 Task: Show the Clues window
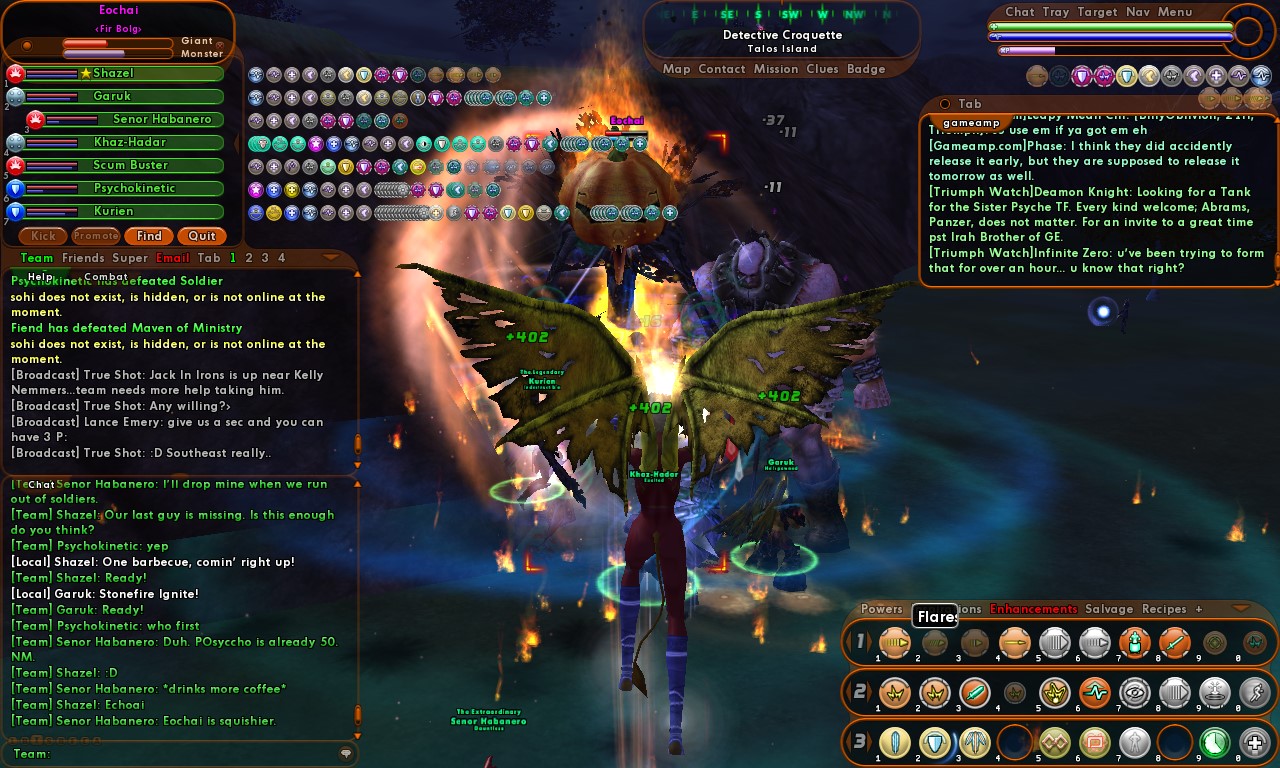pos(822,69)
